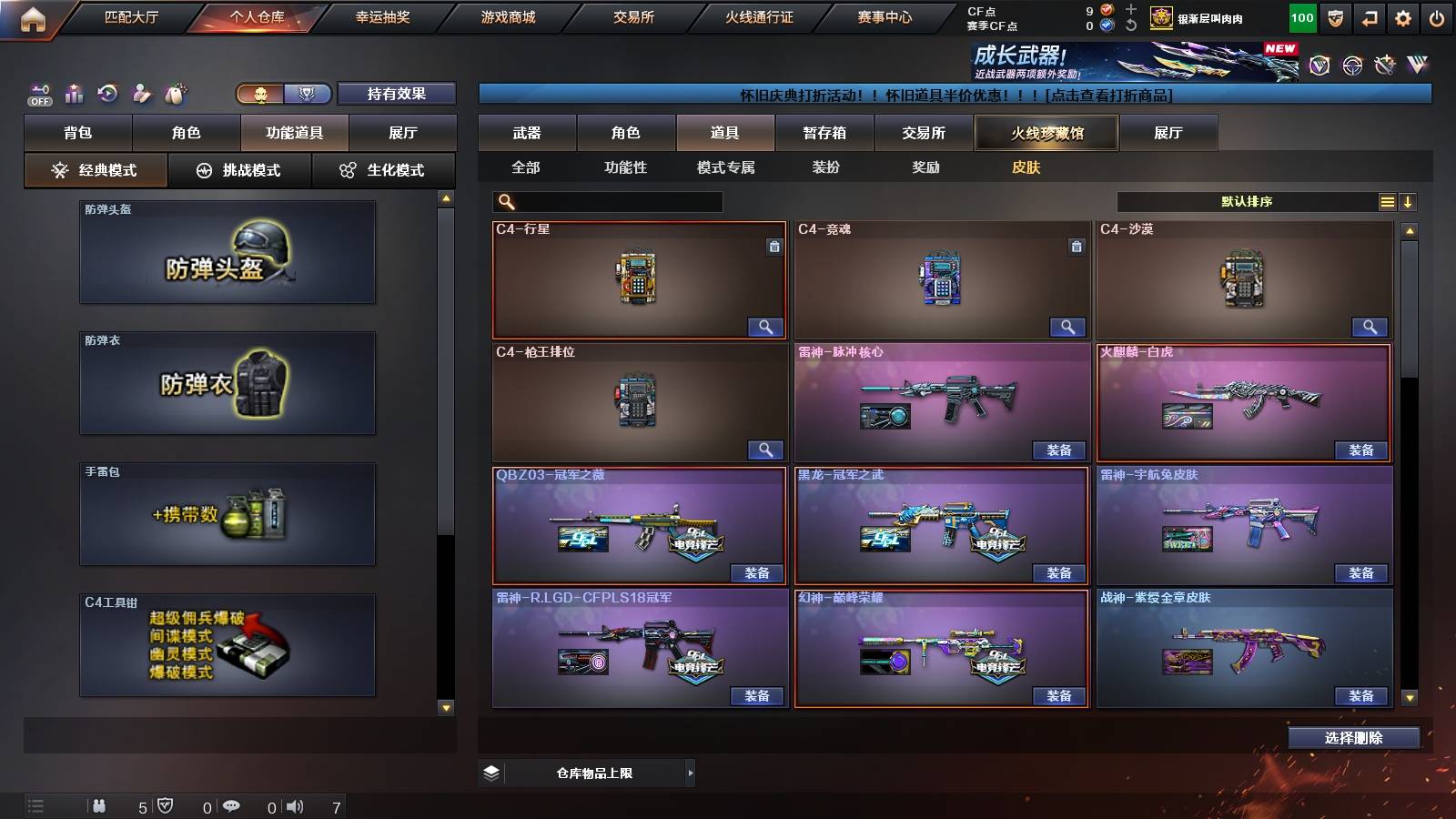This screenshot has height=819, width=1456.
Task: Mute game audio via speaker icon
Action: tap(296, 805)
